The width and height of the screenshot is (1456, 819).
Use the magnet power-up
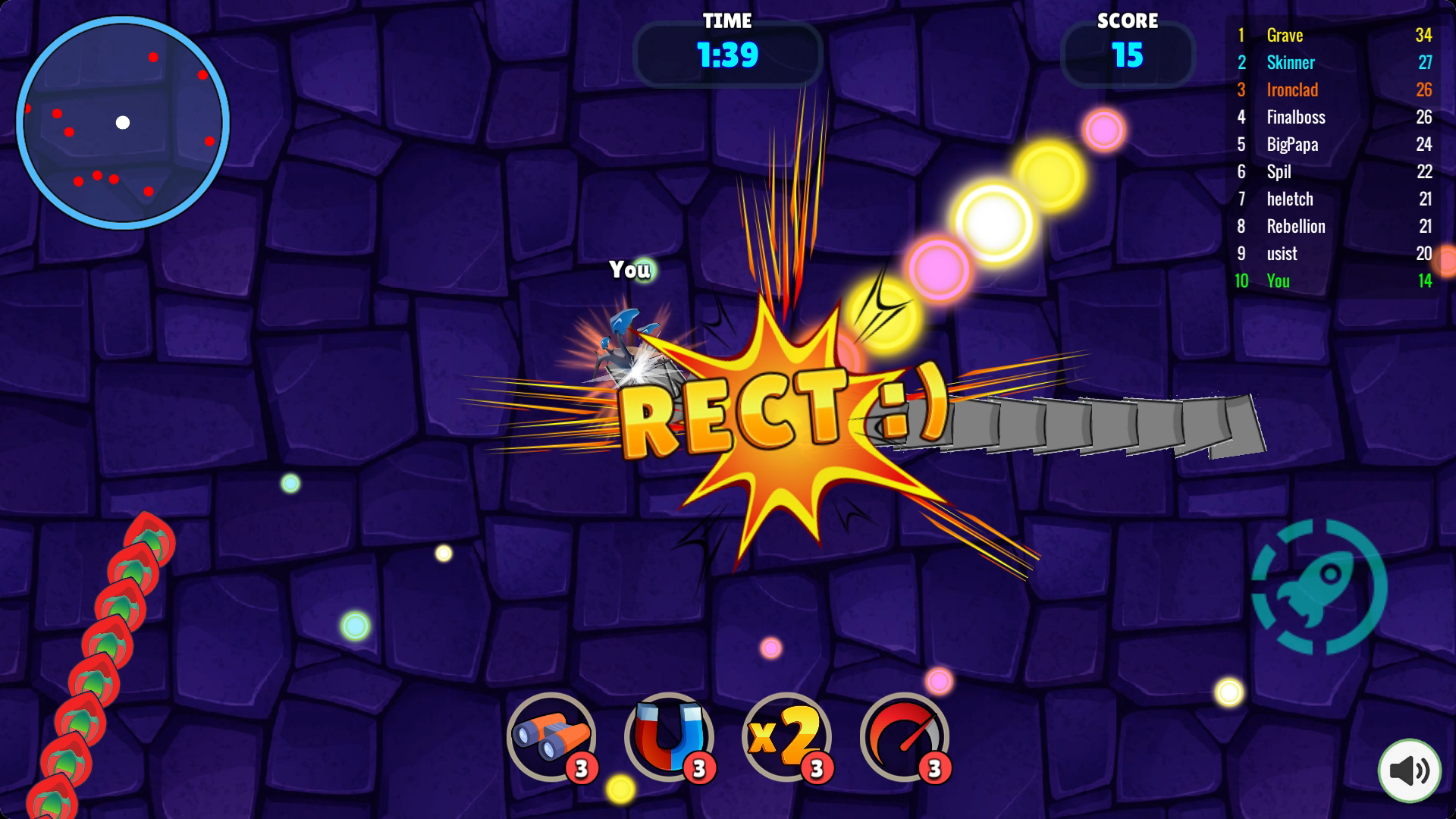click(668, 736)
